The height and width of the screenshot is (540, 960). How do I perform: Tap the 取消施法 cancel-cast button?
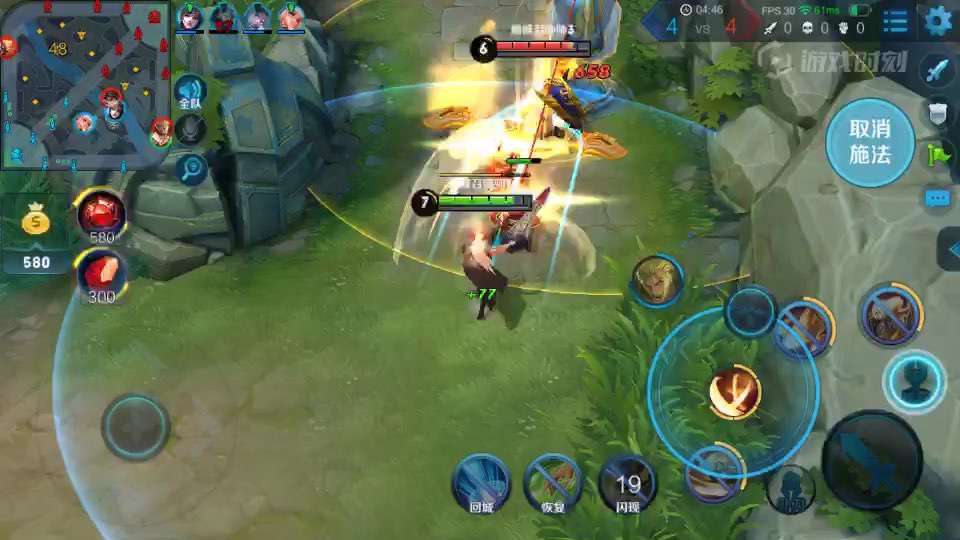[x=869, y=142]
